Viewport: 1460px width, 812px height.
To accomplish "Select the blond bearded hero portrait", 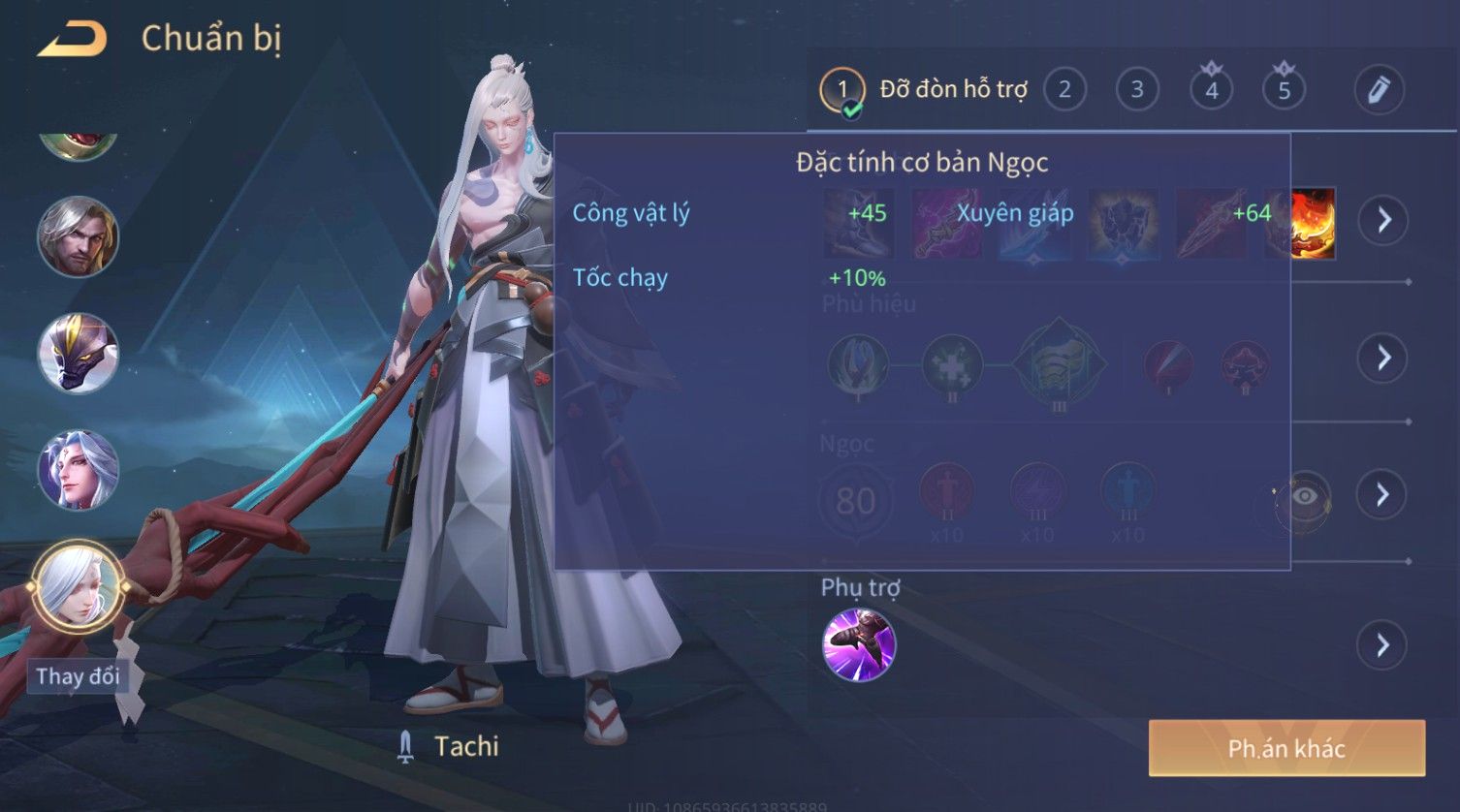I will pyautogui.click(x=78, y=236).
